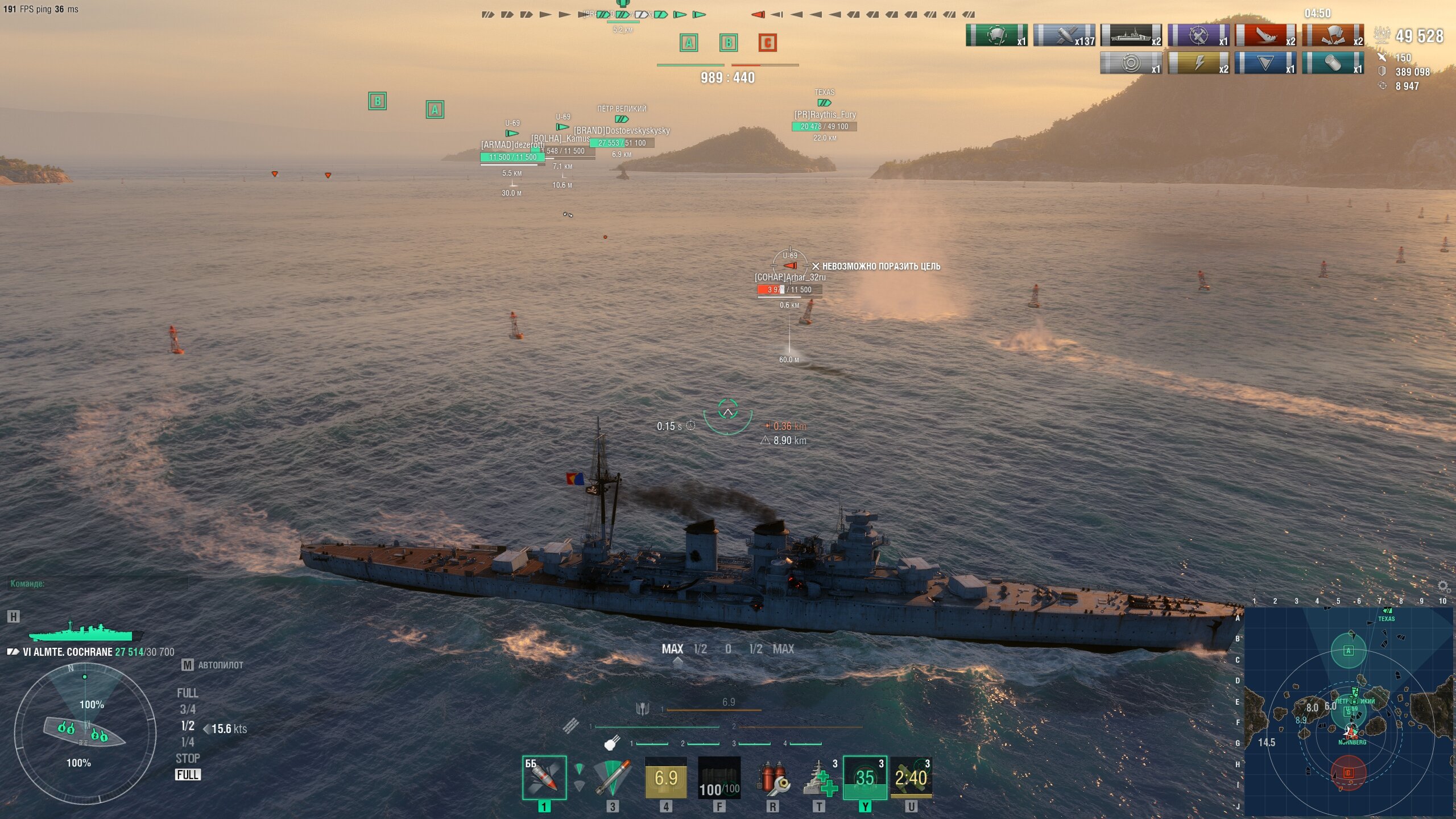Click red capture point C on minimap
Image resolution: width=1456 pixels, height=819 pixels.
coord(1348,773)
